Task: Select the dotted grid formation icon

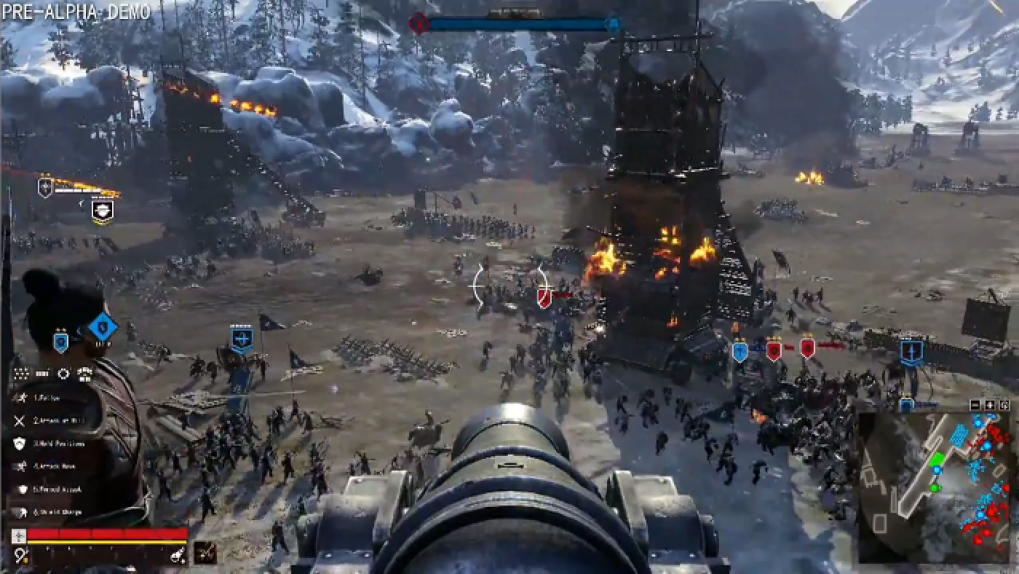Action: tap(20, 374)
